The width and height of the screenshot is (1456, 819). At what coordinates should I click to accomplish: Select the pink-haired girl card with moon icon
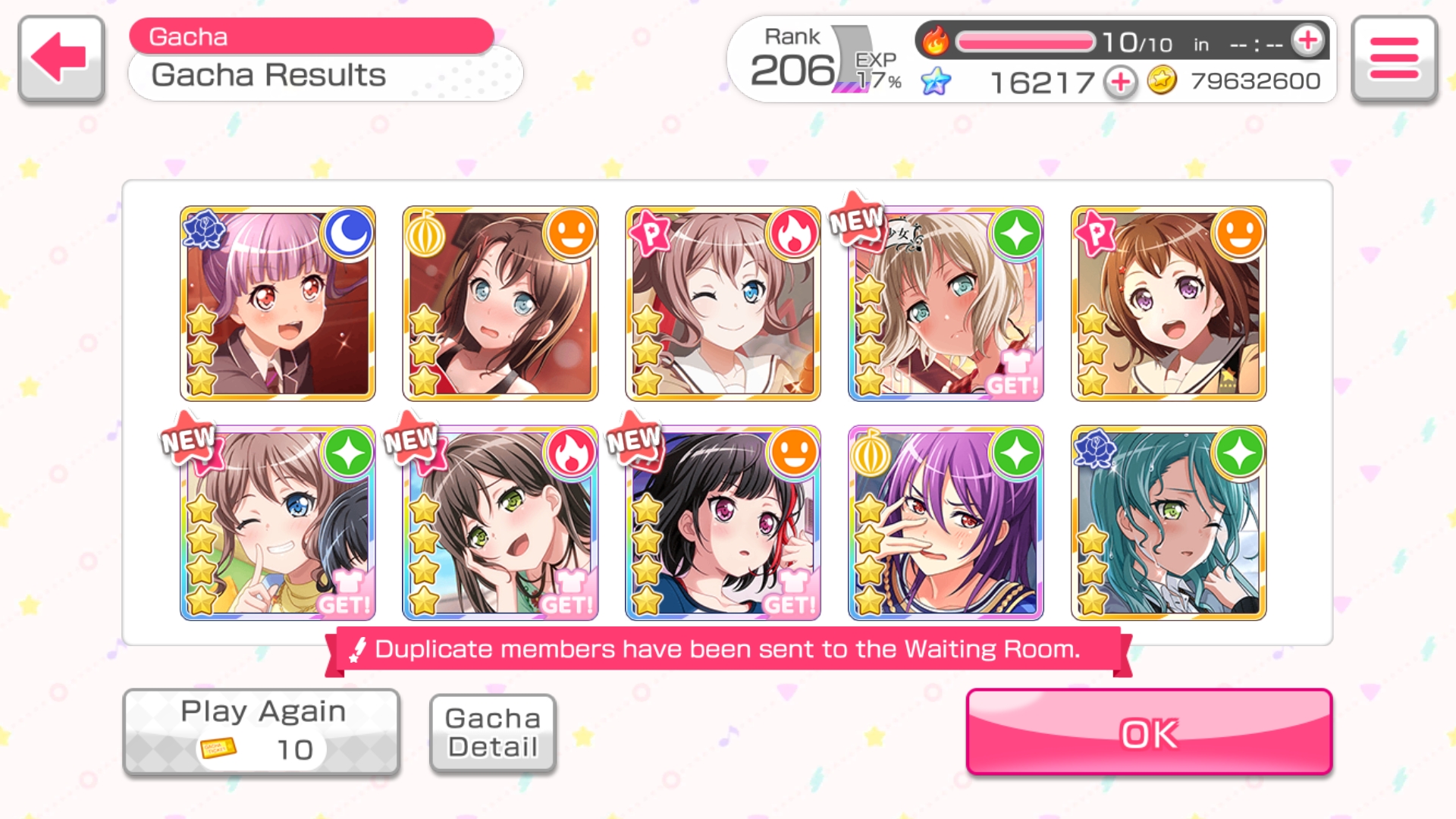[x=278, y=303]
